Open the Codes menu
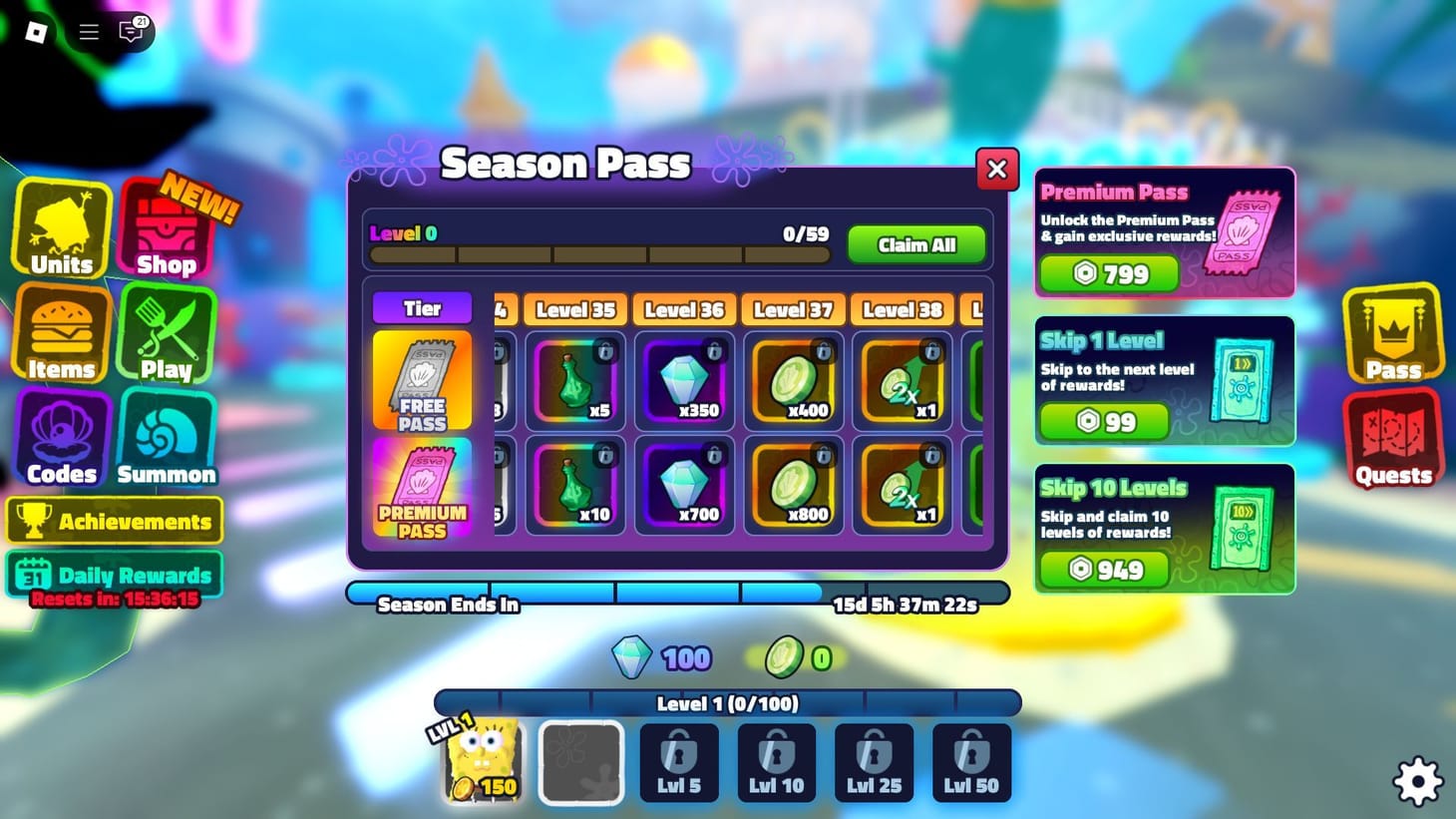 pyautogui.click(x=61, y=439)
